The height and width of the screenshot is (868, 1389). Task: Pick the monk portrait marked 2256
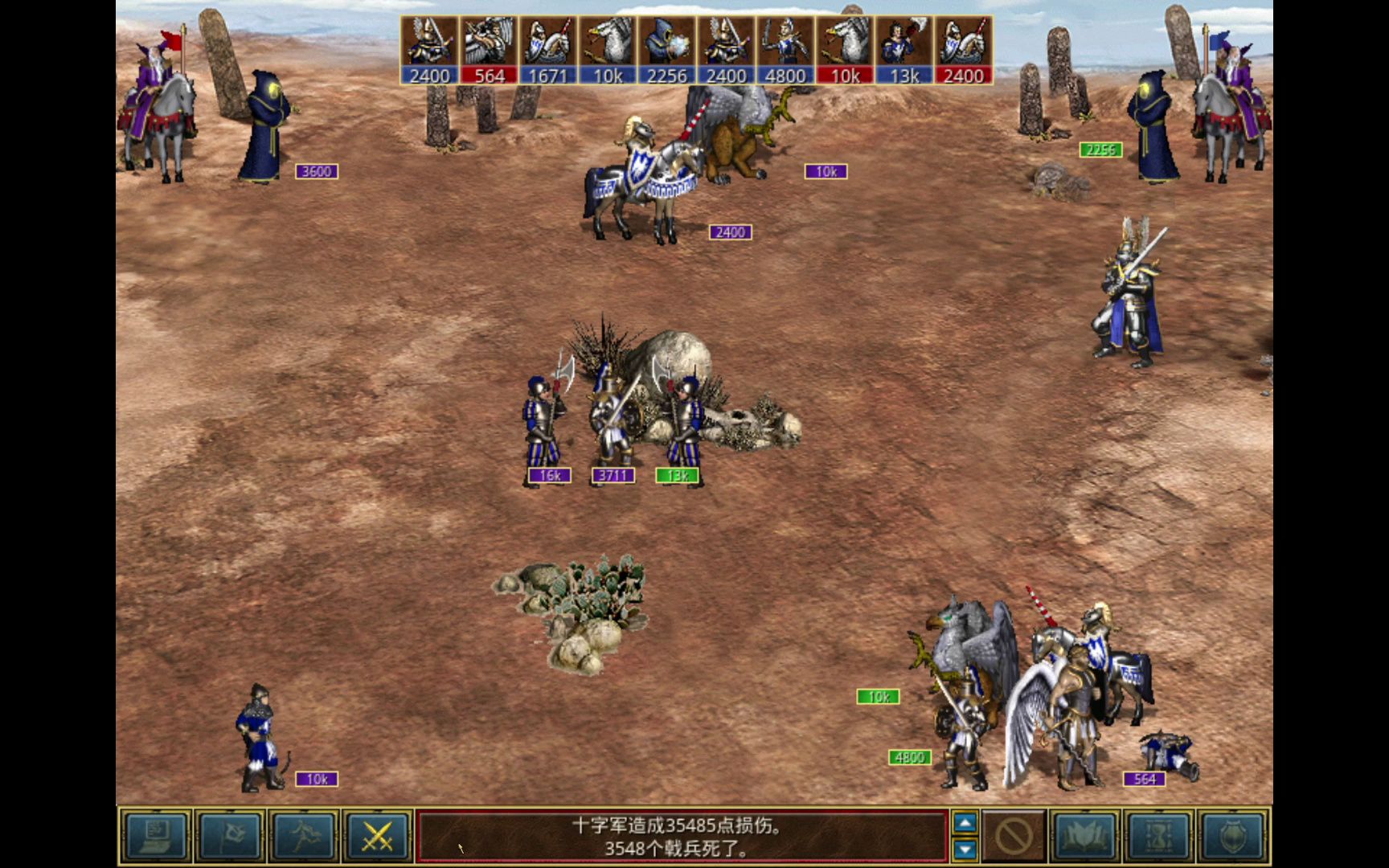(x=667, y=50)
